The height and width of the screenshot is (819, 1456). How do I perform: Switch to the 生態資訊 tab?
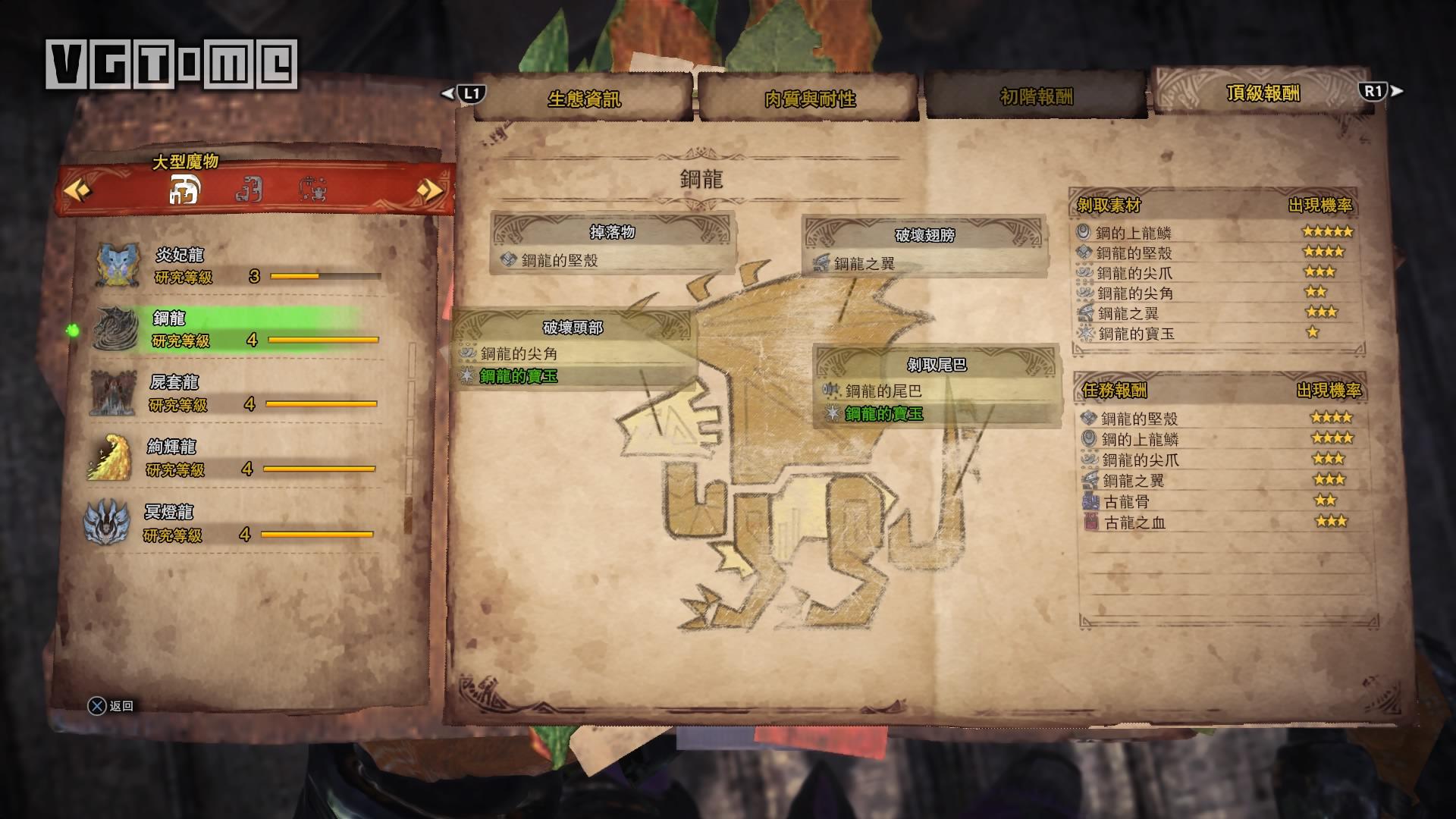[x=584, y=99]
